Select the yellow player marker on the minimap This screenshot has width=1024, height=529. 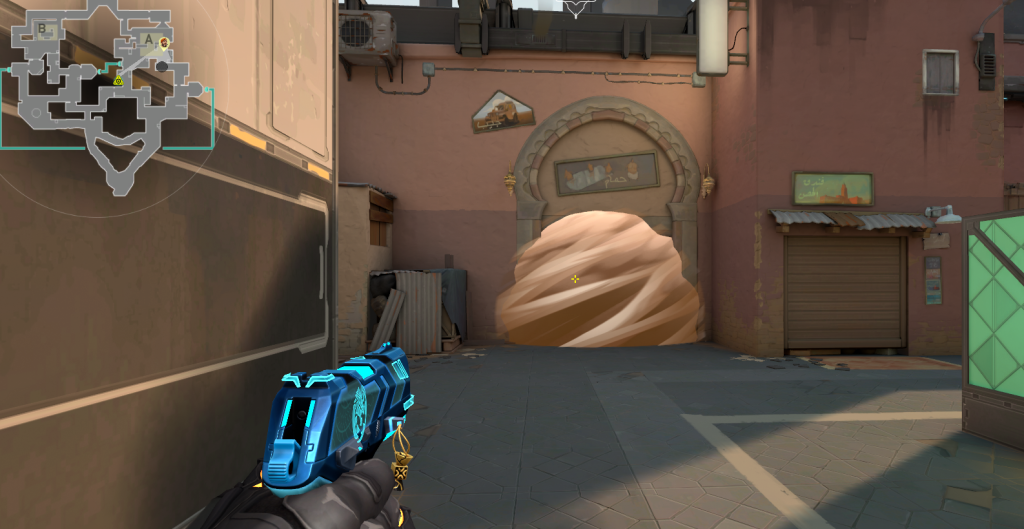(118, 80)
